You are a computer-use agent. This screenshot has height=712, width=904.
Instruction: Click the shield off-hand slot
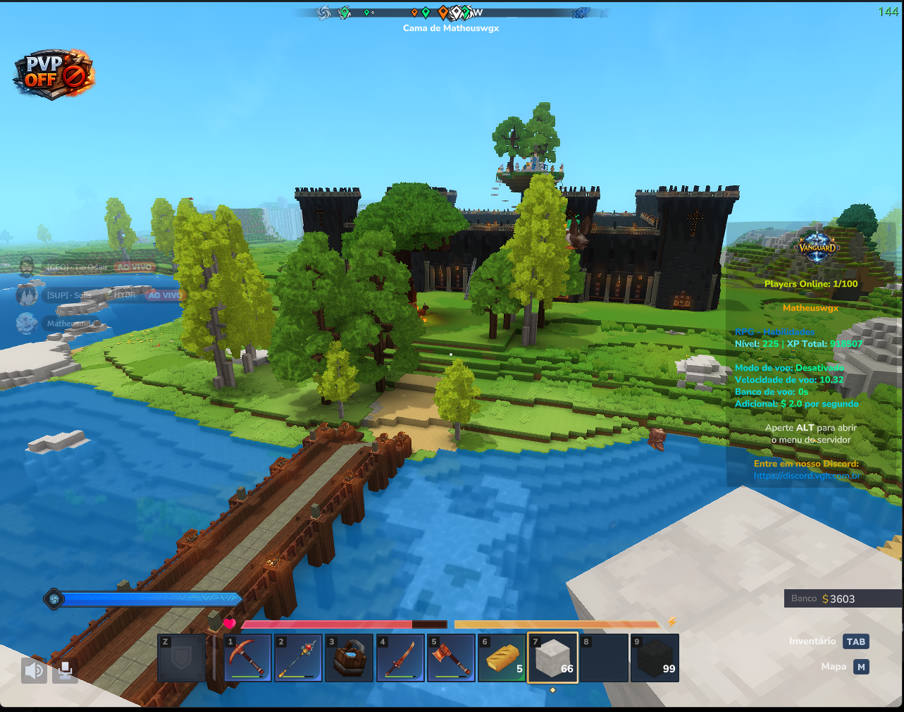tap(181, 658)
